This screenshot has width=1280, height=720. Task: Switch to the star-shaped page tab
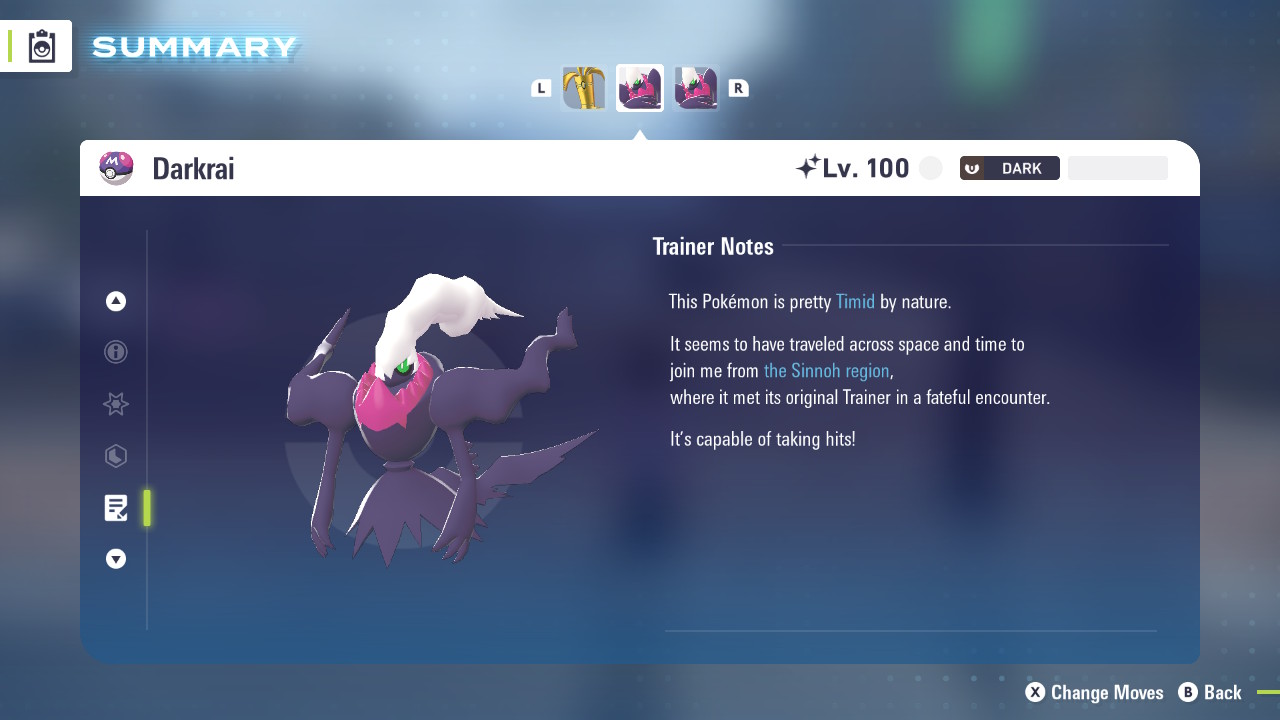click(x=116, y=404)
